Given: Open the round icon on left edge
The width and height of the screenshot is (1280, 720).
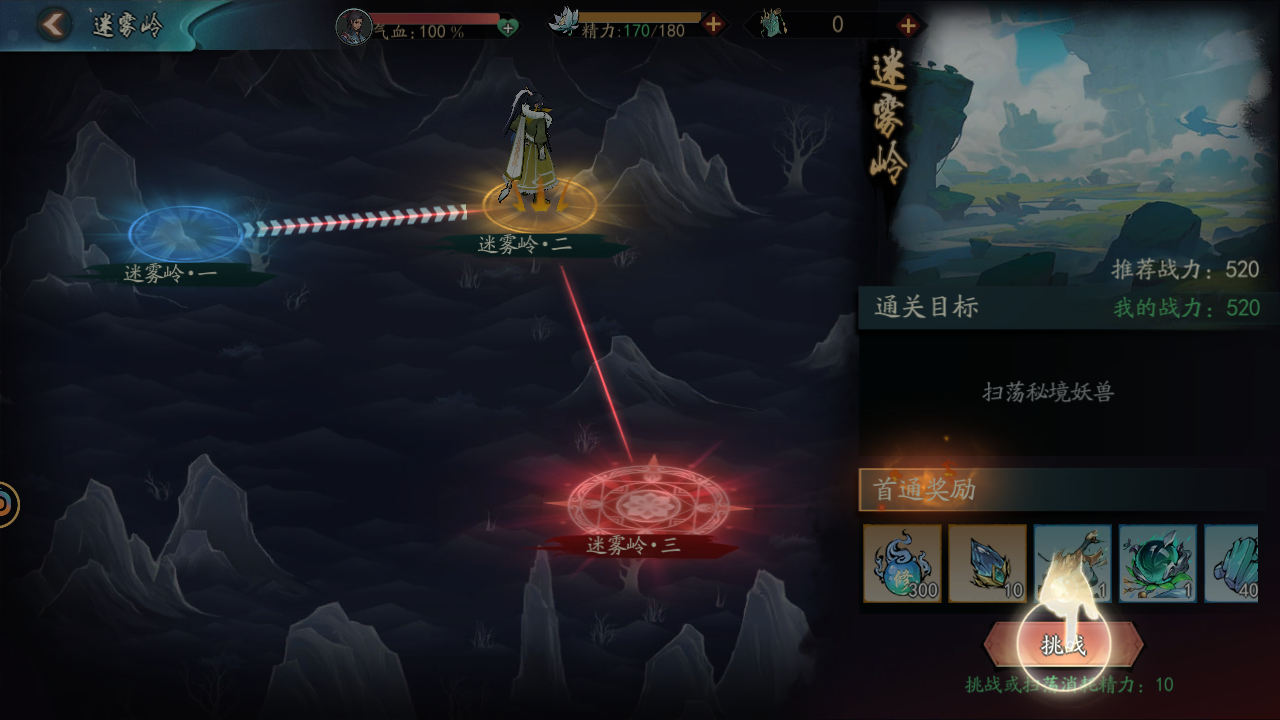Looking at the screenshot, I should click(6, 504).
